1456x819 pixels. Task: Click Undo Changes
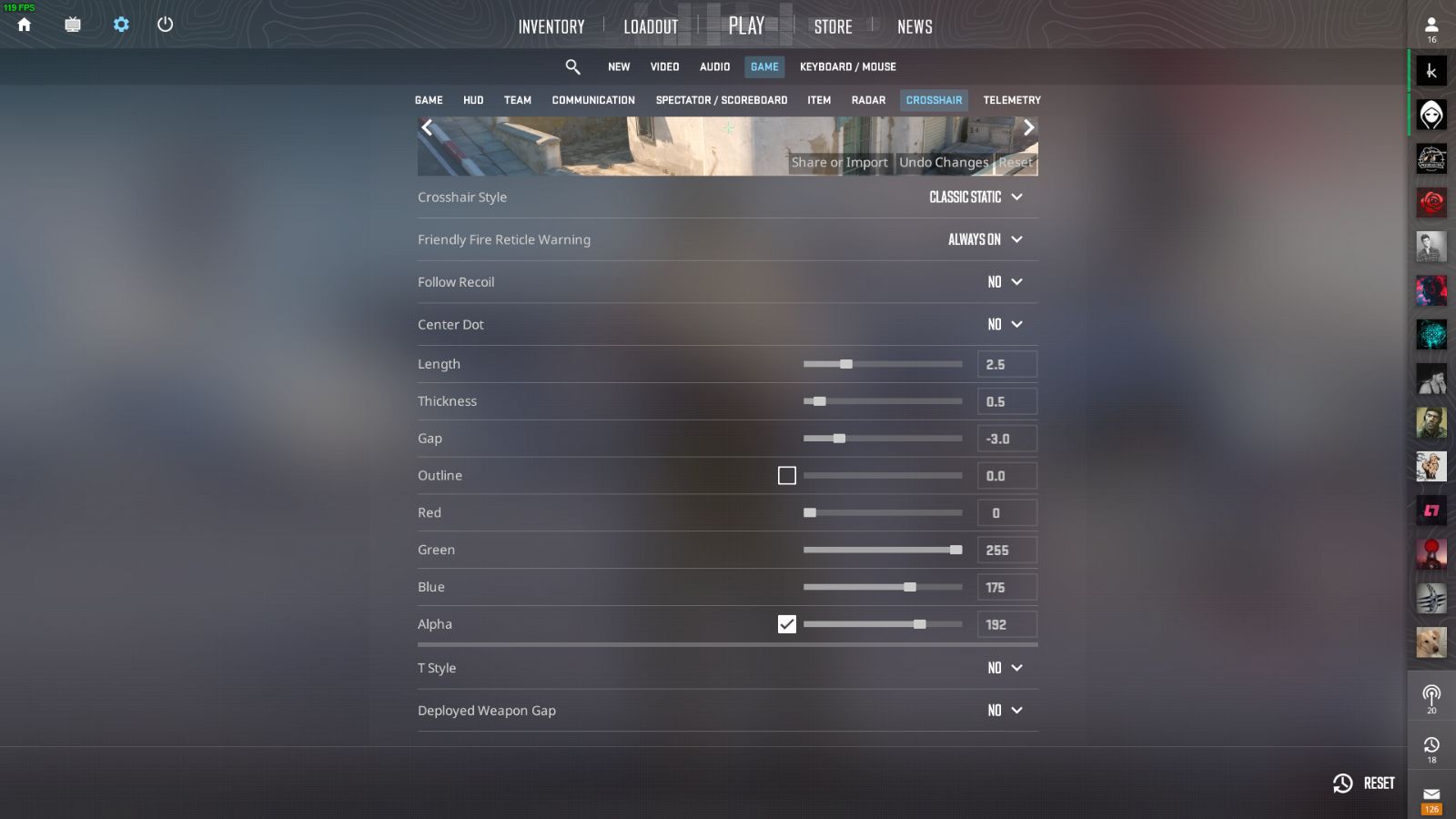[x=945, y=162]
